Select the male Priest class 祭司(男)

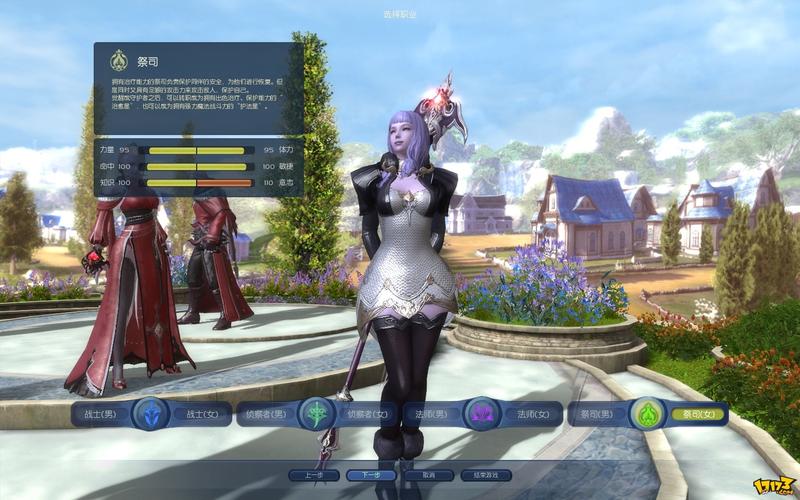click(596, 413)
